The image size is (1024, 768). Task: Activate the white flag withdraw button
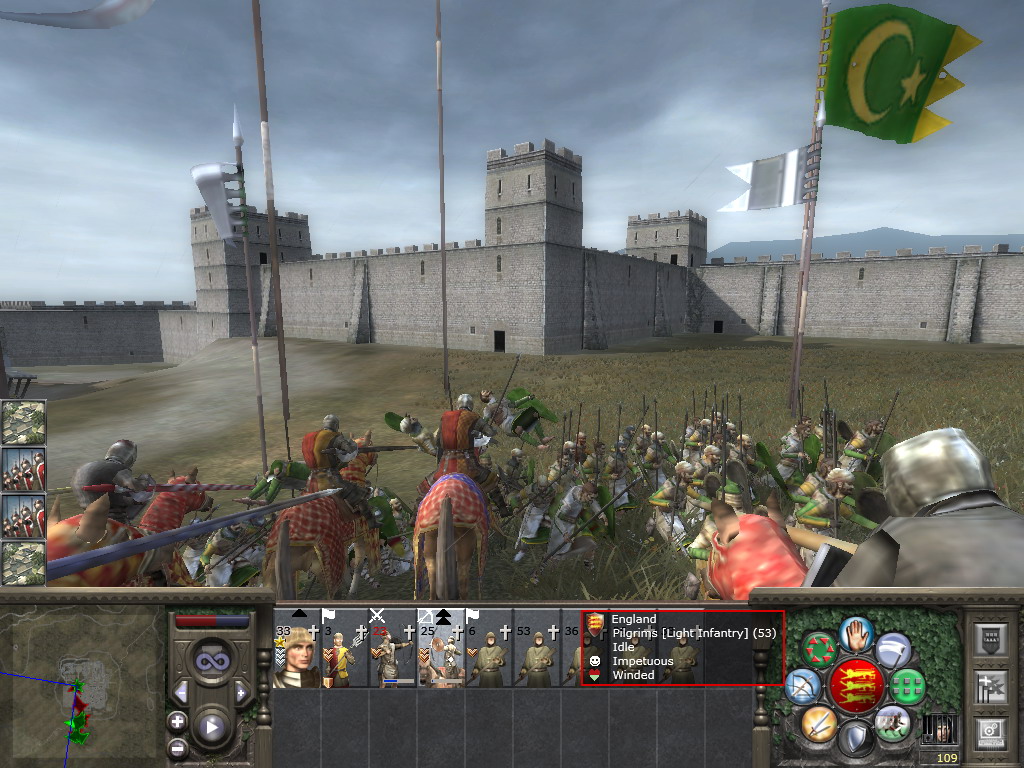[893, 650]
